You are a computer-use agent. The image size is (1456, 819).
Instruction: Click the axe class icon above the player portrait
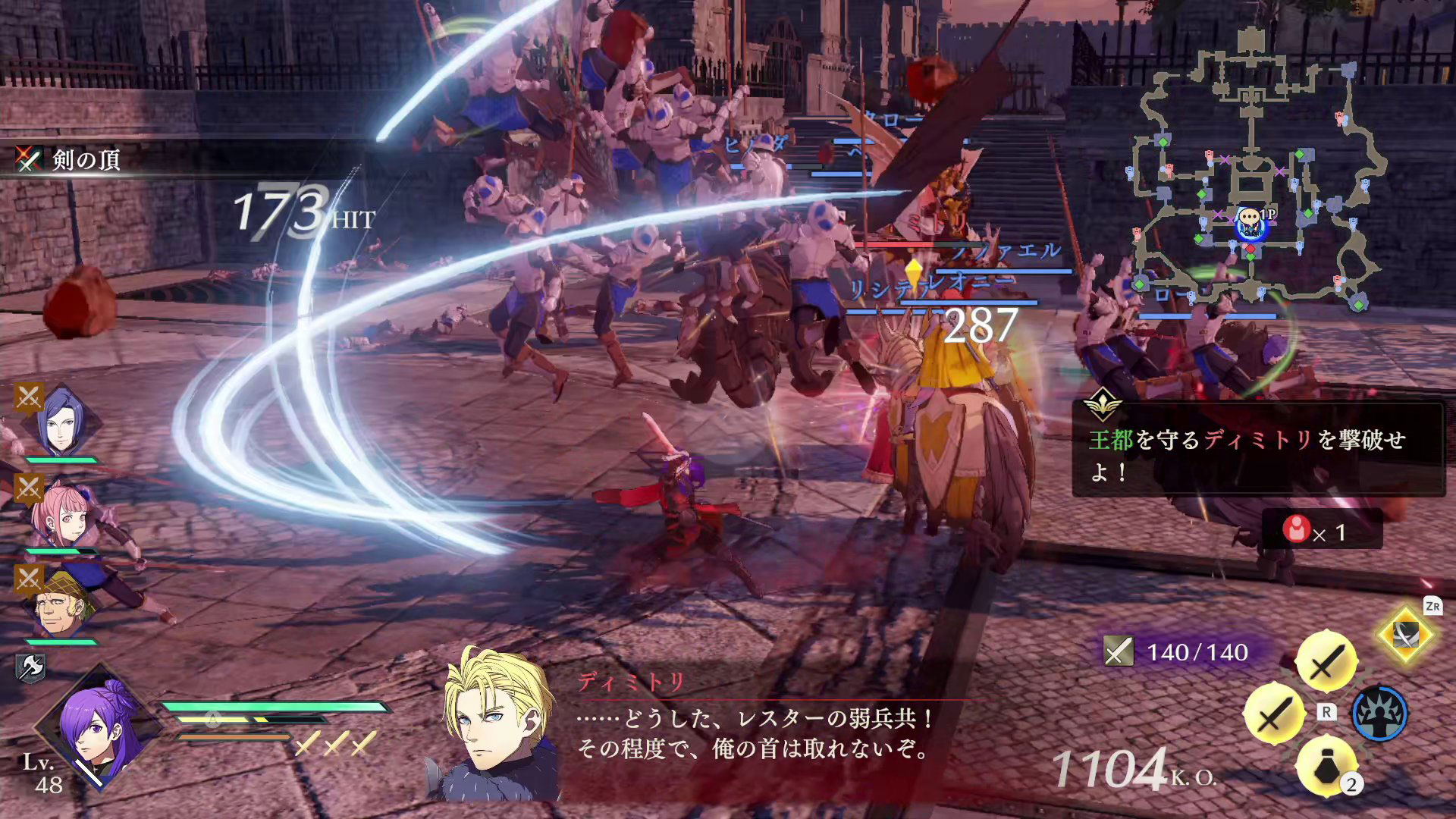(x=30, y=667)
